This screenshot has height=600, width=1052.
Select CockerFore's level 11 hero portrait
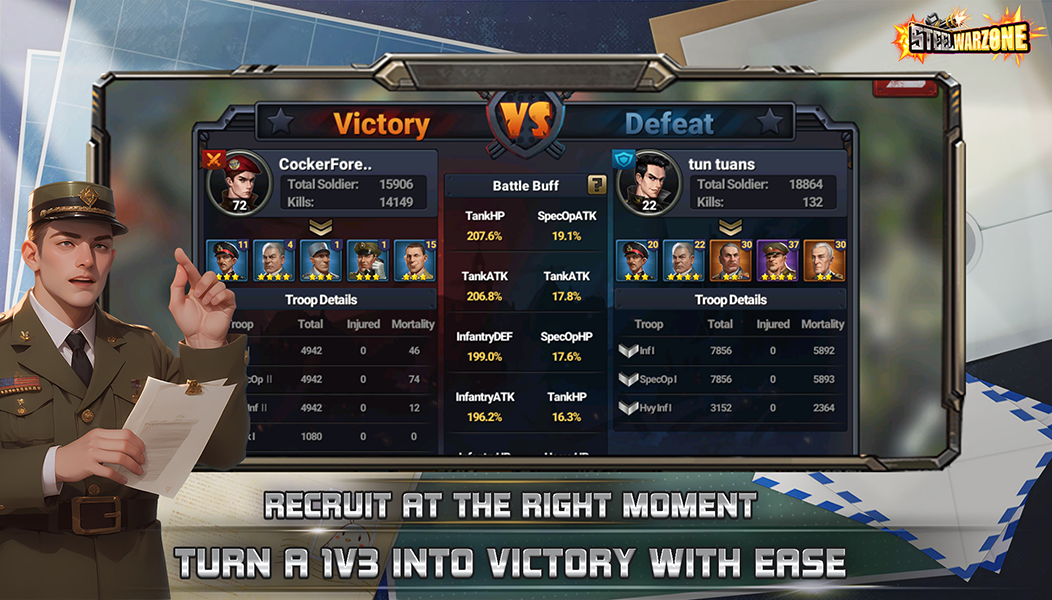pos(226,260)
